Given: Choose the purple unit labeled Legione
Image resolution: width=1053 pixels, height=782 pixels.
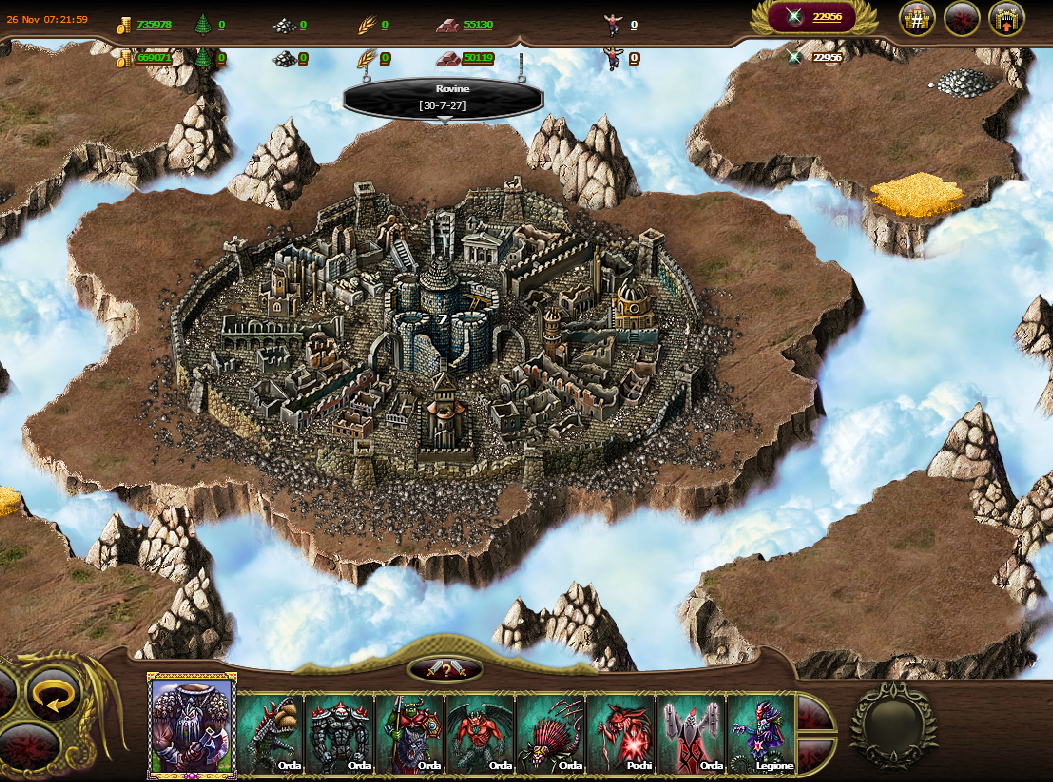Looking at the screenshot, I should coord(761,734).
